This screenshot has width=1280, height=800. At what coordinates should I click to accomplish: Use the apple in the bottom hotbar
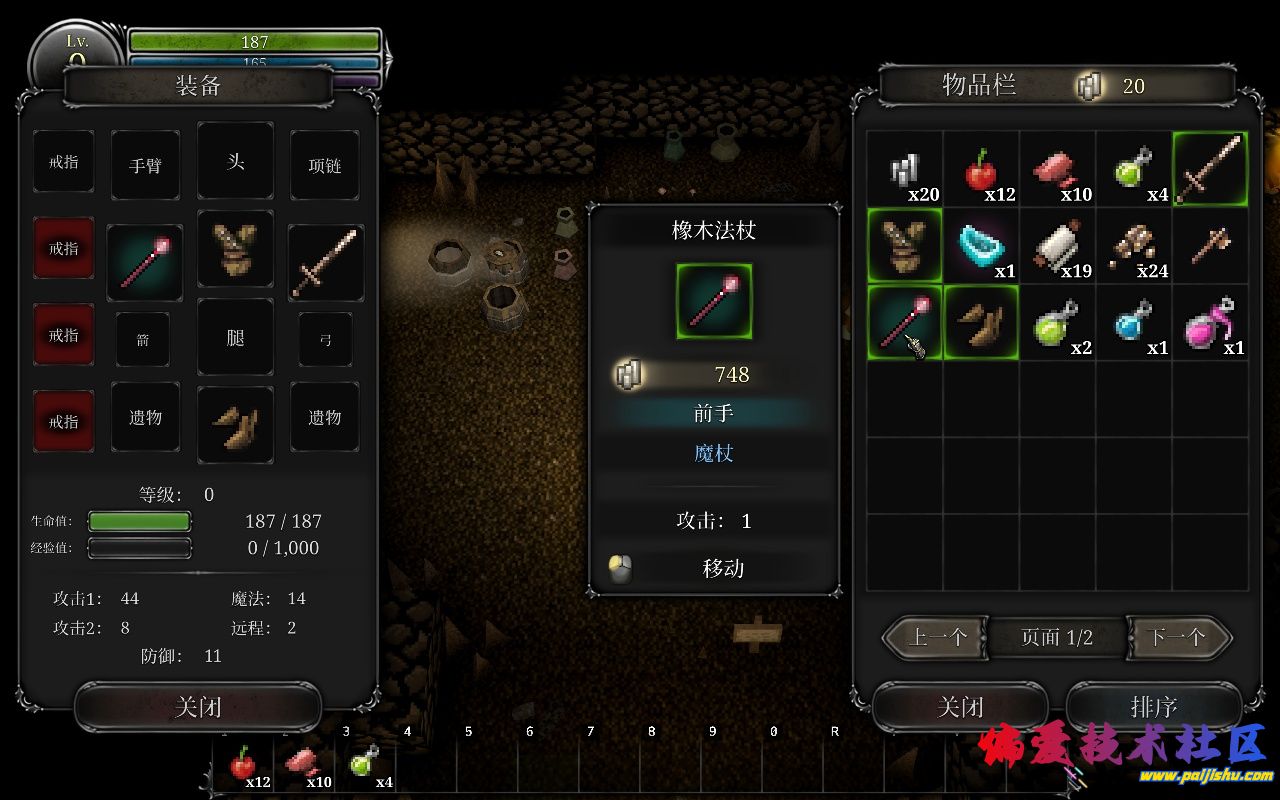point(242,766)
